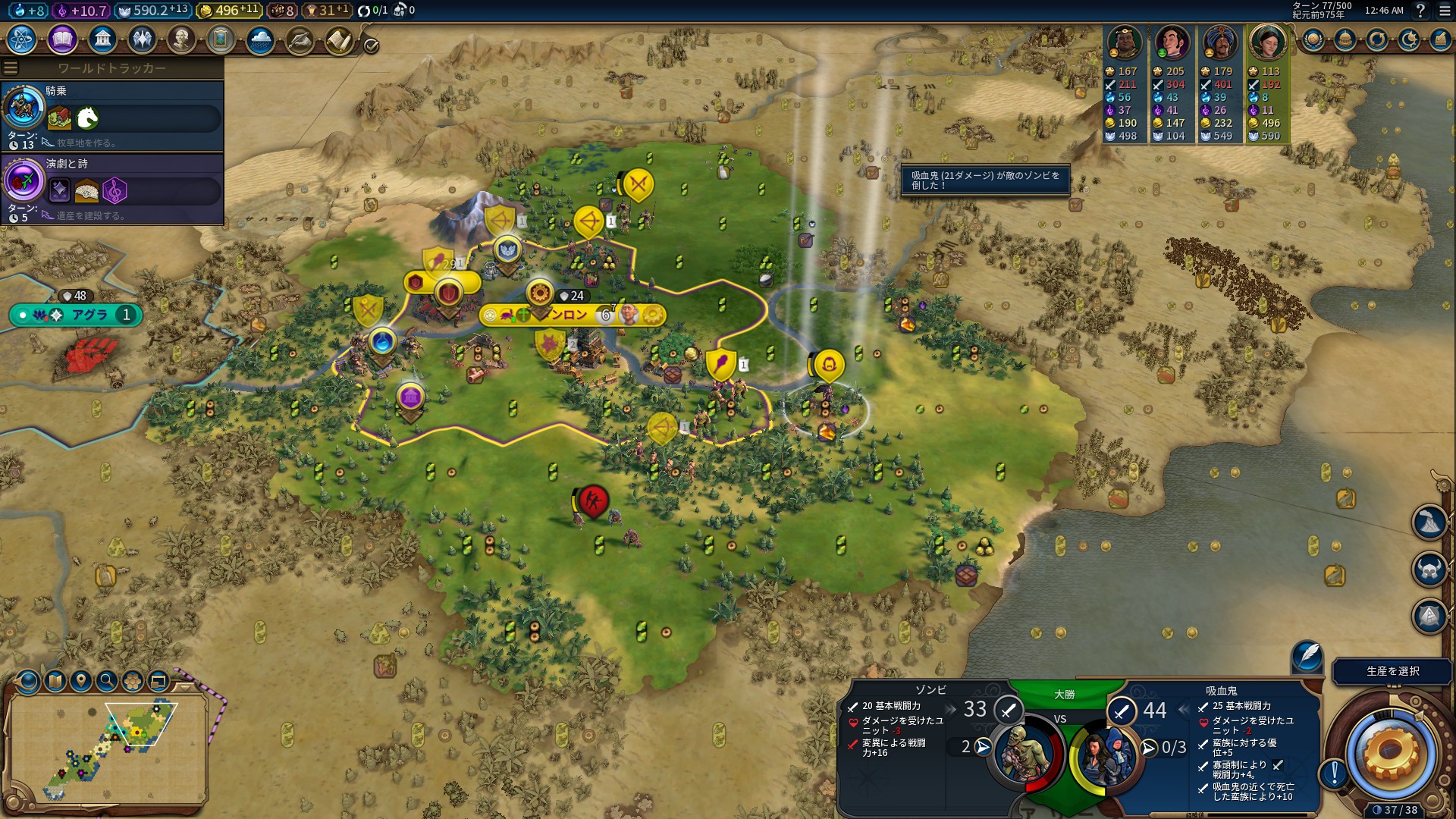The image size is (1456, 819).
Task: Show the trade routes circular arrows icon
Action: click(x=1377, y=39)
